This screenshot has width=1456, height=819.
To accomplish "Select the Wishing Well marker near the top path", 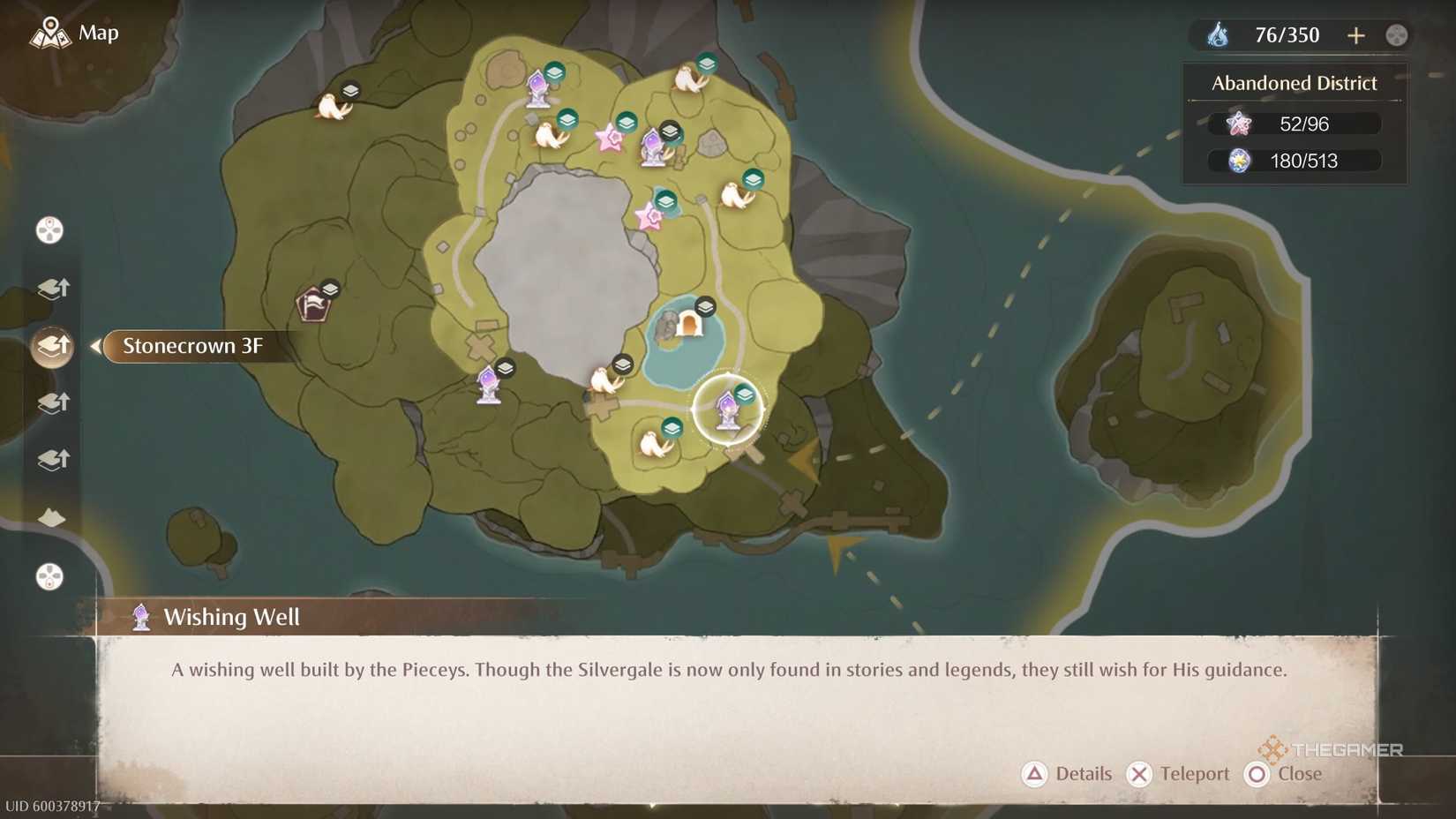I will click(x=537, y=86).
